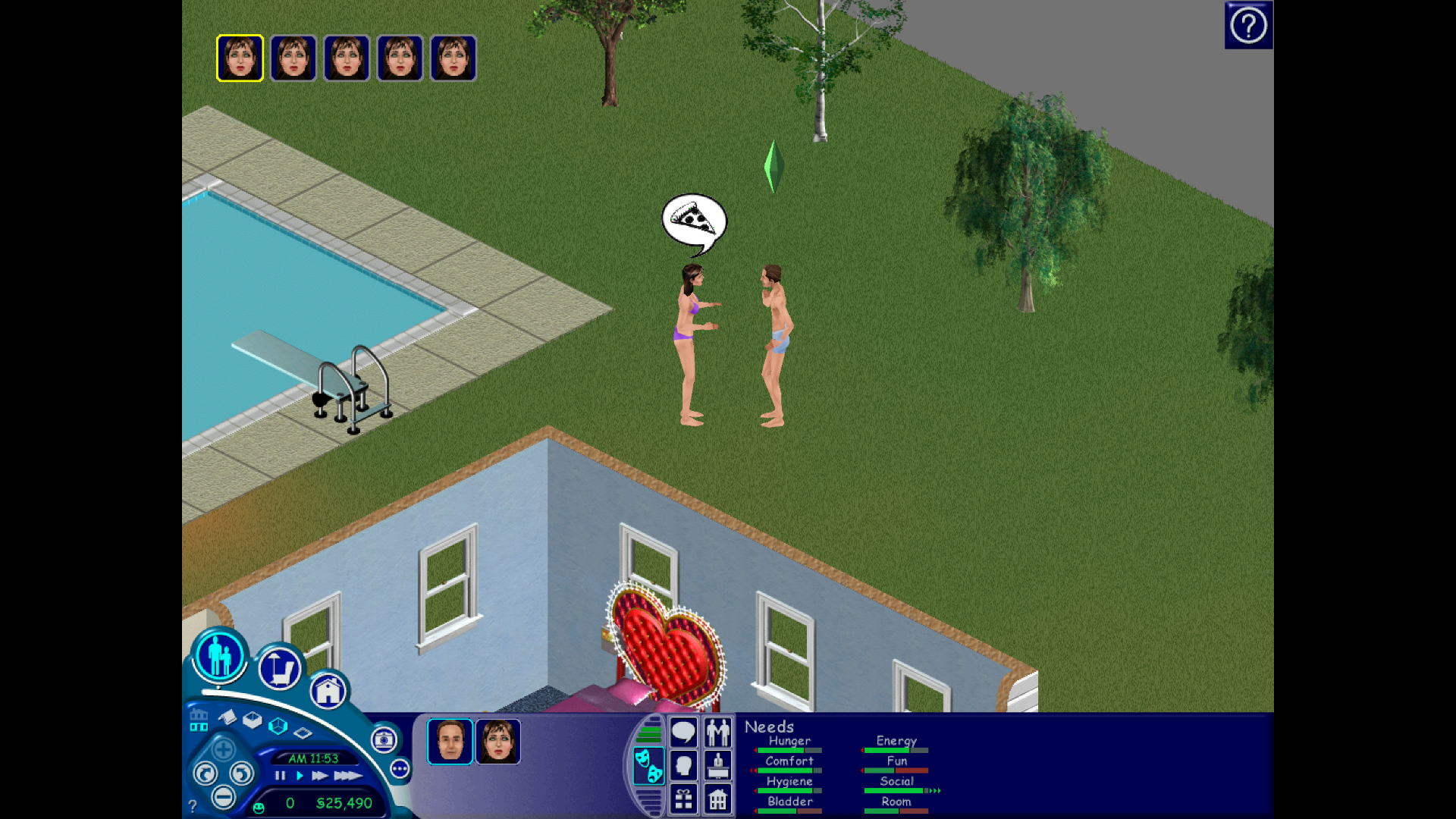Set game speed to normal play
The height and width of the screenshot is (819, 1456).
pos(300,776)
